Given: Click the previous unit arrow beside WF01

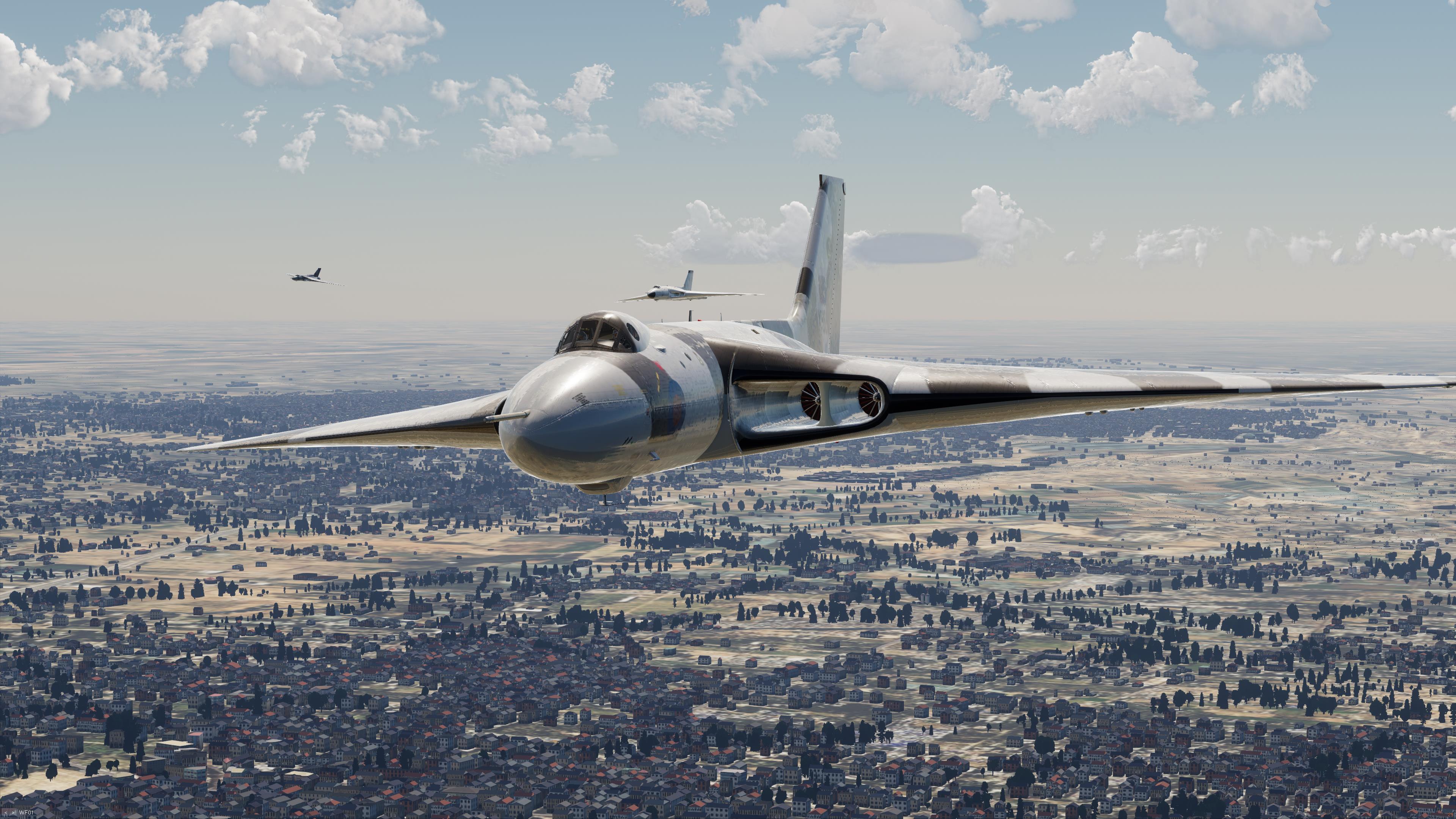Looking at the screenshot, I should click(x=6, y=813).
